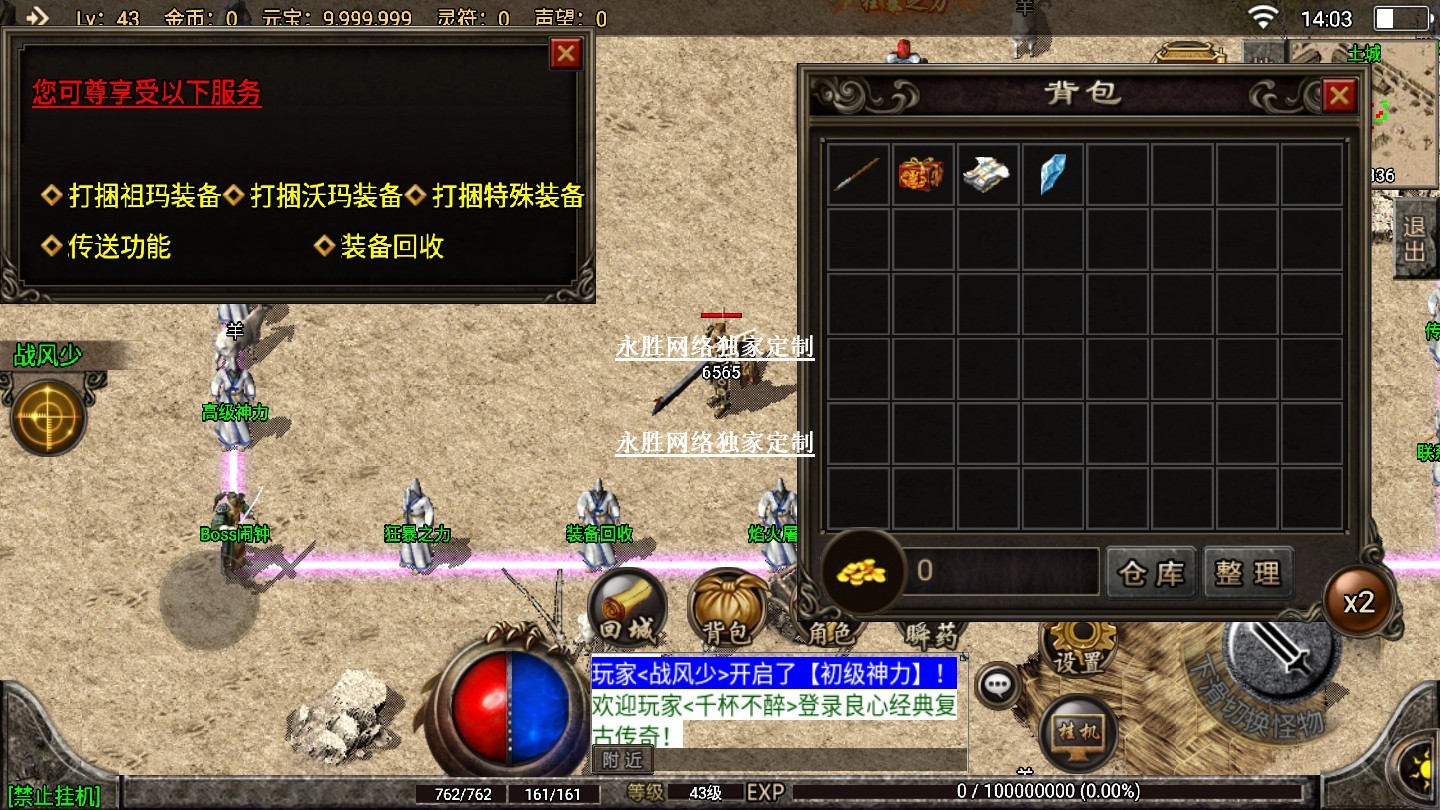Open the chat speech bubble button
The image size is (1440, 810).
[997, 685]
